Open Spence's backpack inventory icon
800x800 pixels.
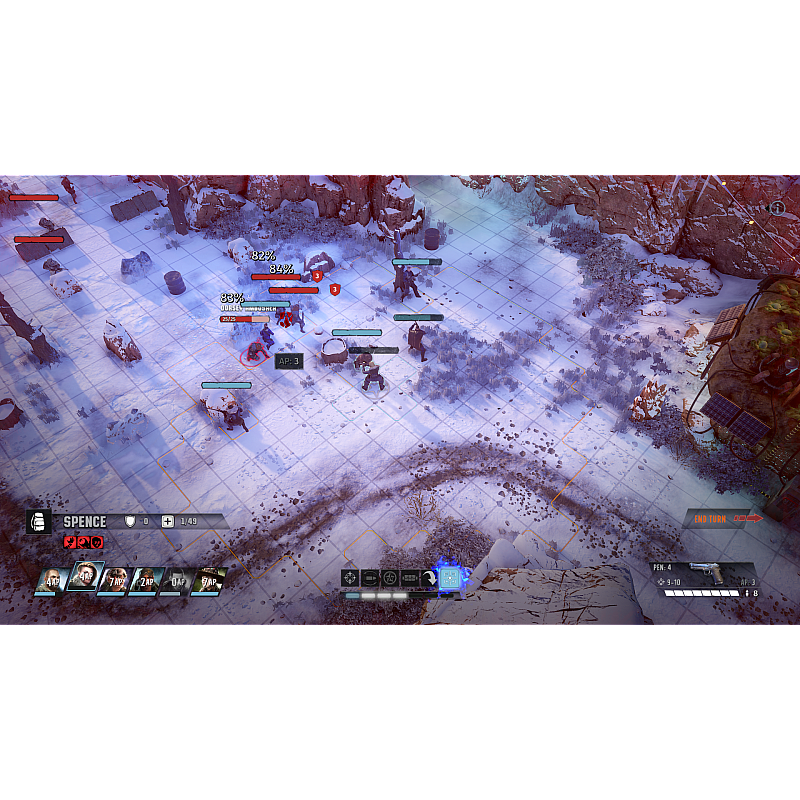pyautogui.click(x=39, y=522)
